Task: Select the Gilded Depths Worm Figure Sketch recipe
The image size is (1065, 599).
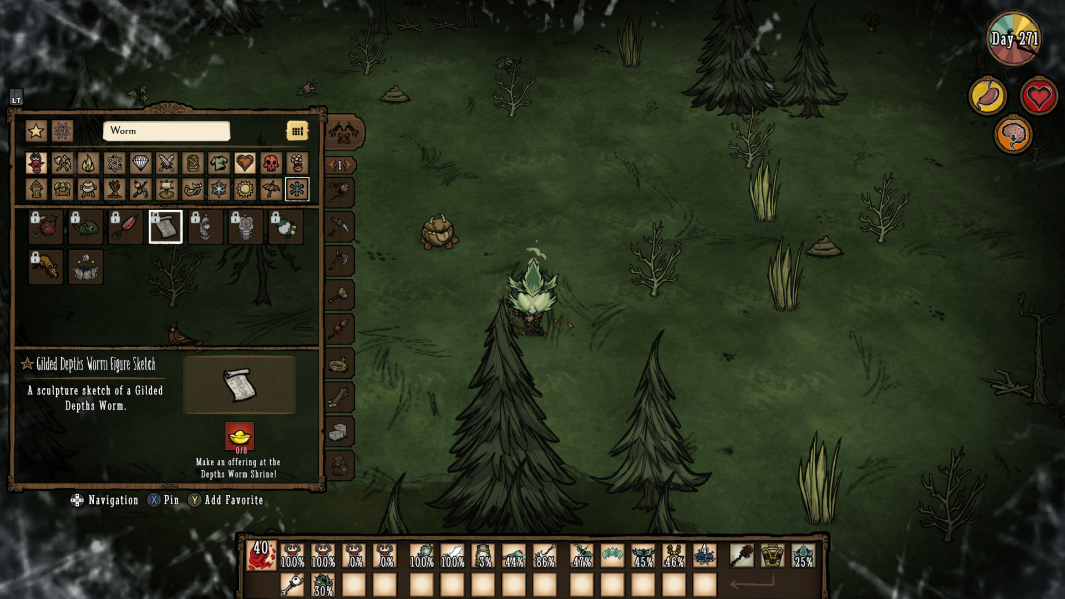Action: 166,227
